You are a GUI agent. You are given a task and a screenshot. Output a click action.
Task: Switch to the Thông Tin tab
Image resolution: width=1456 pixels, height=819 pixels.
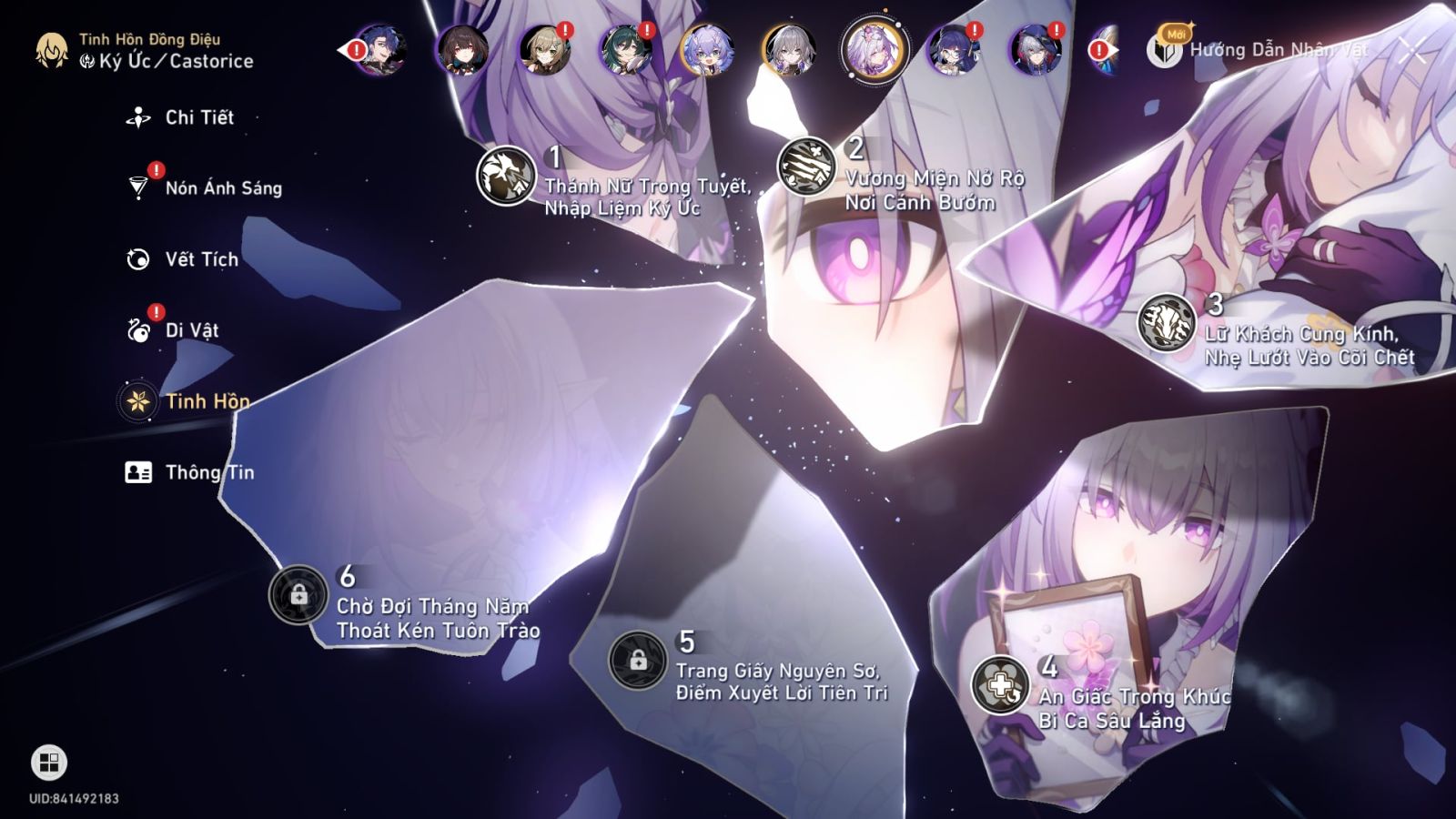(209, 471)
